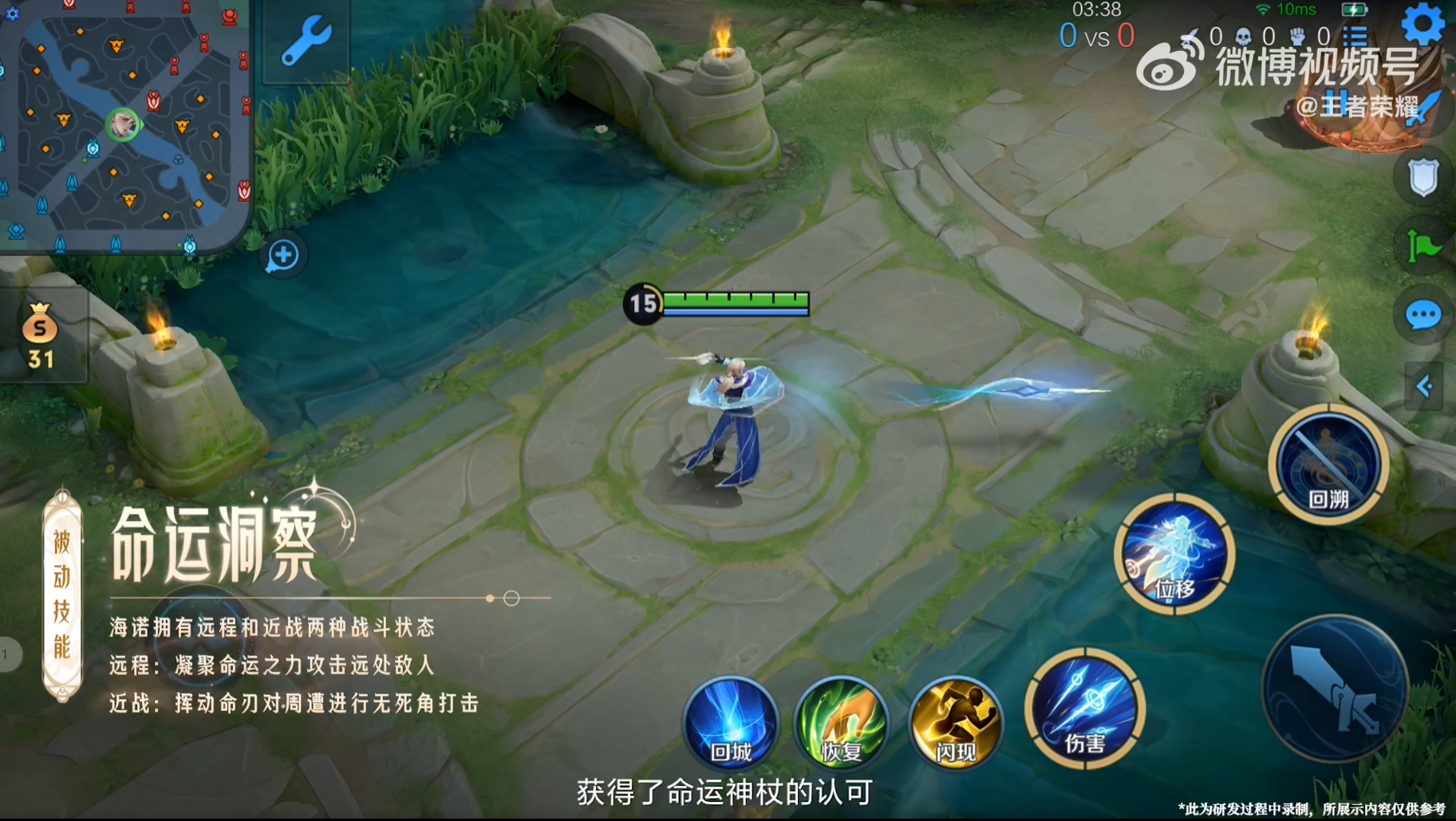This screenshot has width=1456, height=821.
Task: Open the settings gear menu
Action: coord(1422,25)
